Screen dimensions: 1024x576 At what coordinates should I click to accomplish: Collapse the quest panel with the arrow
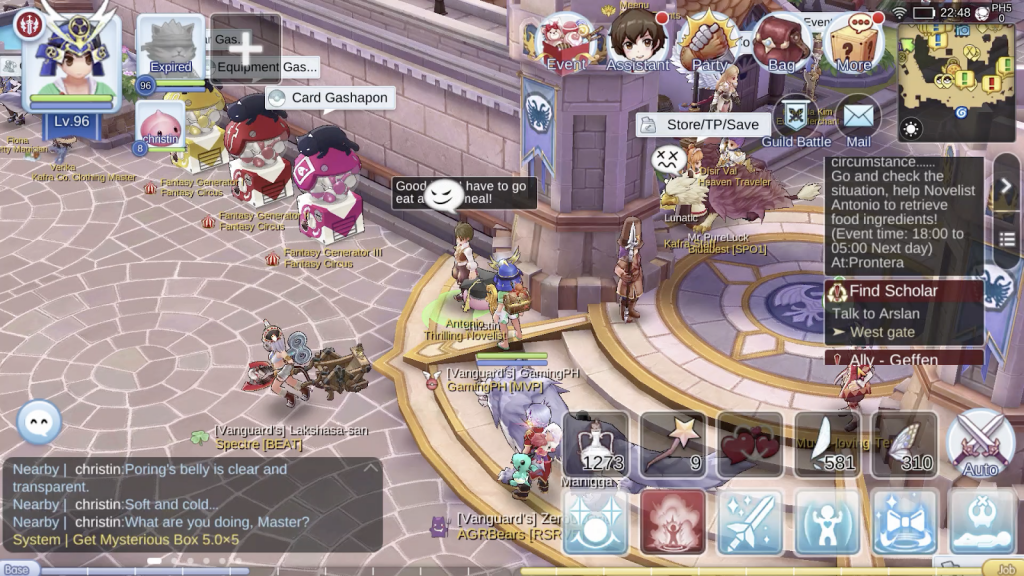click(x=1006, y=186)
